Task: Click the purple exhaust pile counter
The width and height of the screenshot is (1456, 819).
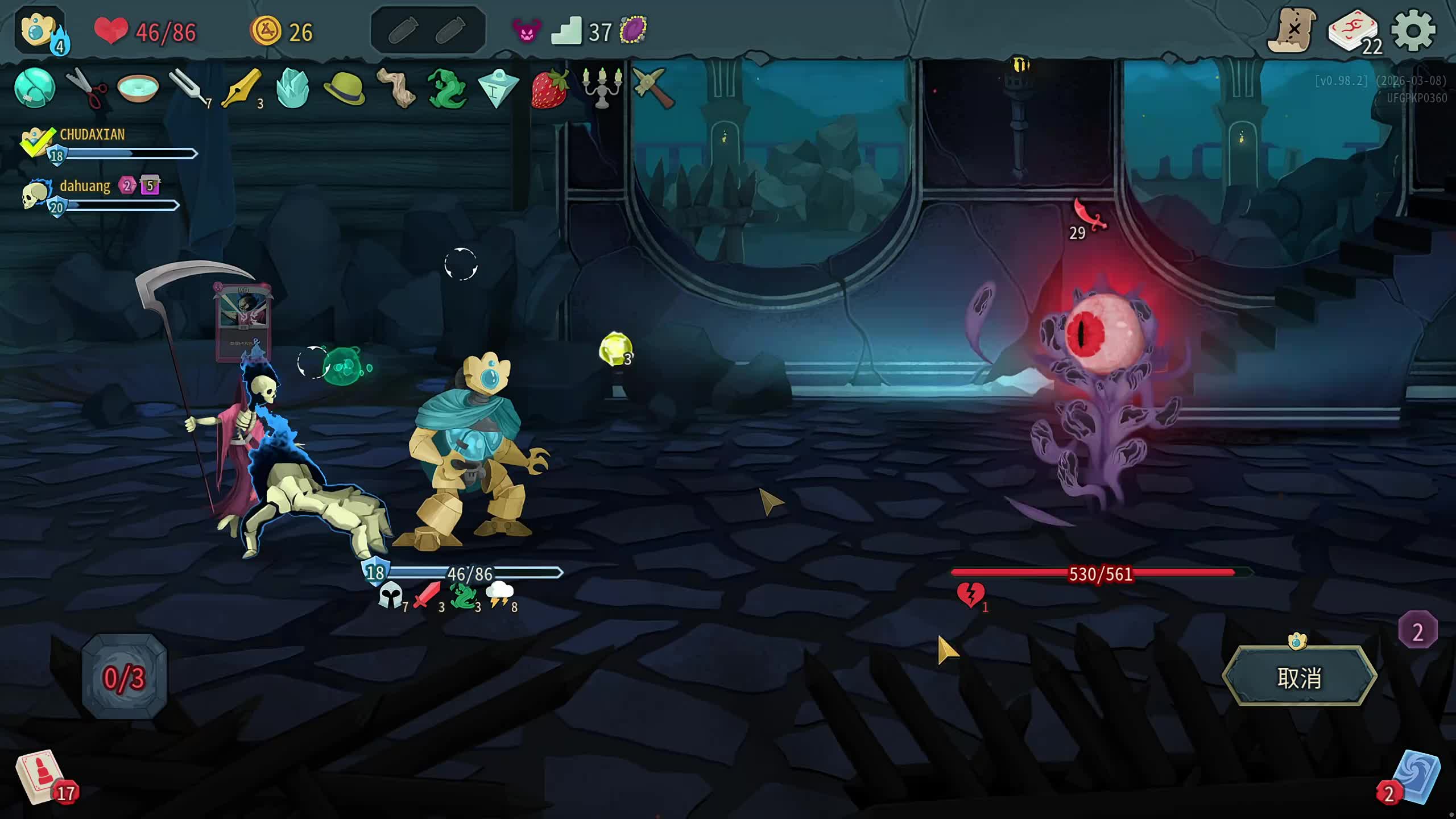Action: (x=1417, y=631)
